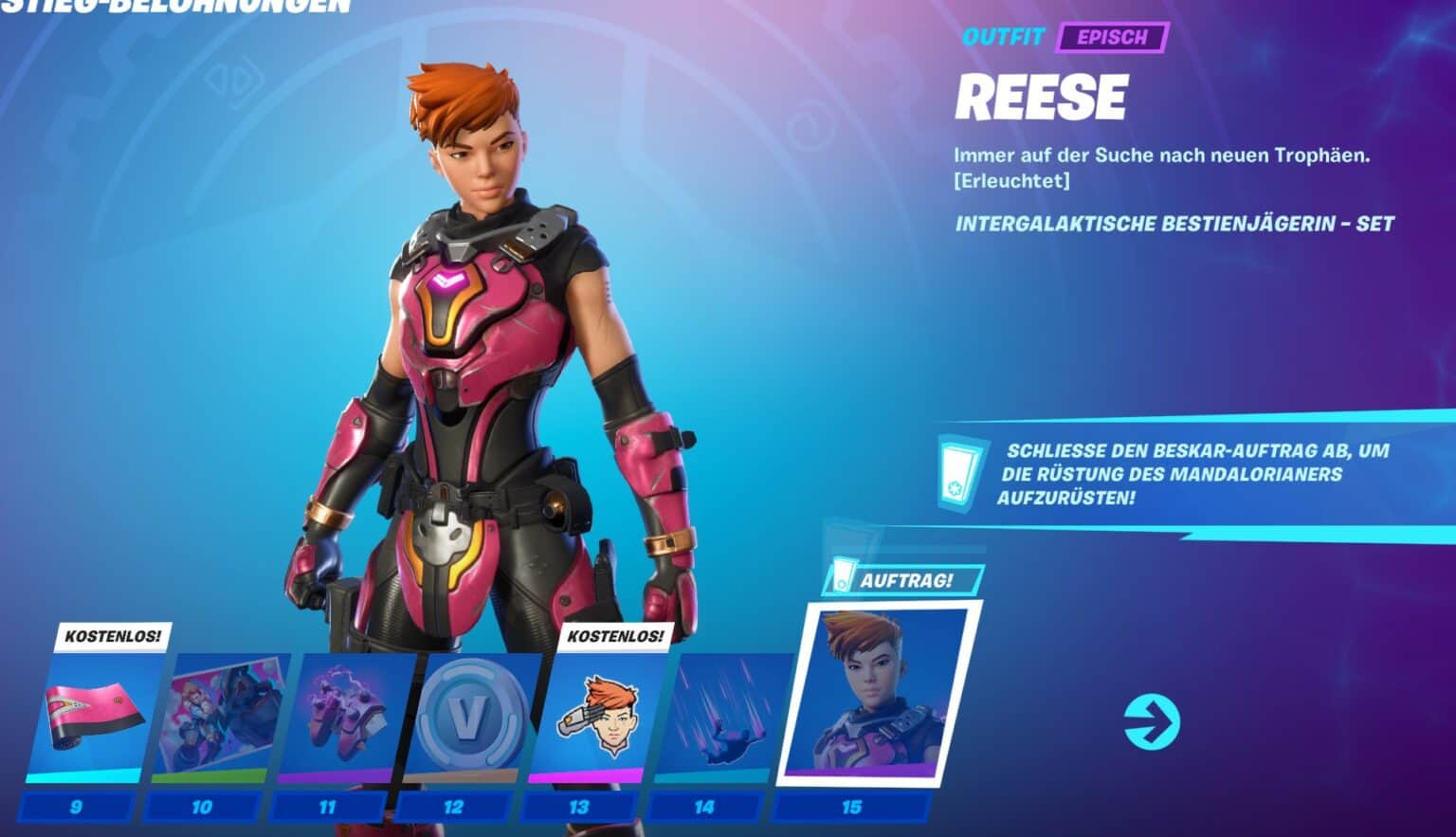
Task: Select the EPISCH rarity tag
Action: point(1111,40)
